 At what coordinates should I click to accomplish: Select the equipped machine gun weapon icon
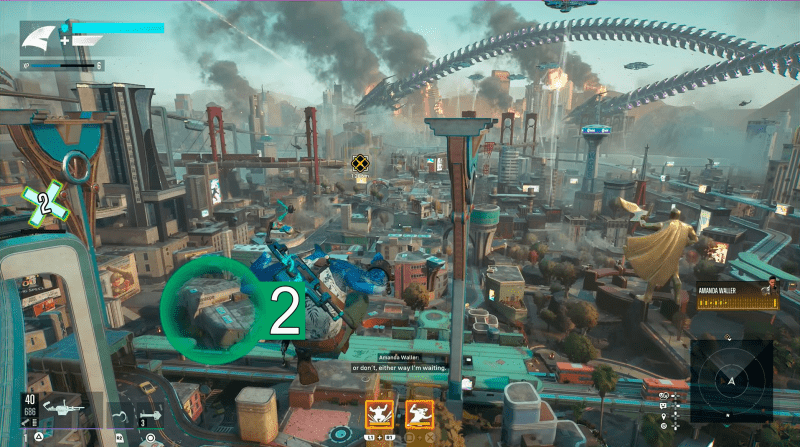point(62,408)
